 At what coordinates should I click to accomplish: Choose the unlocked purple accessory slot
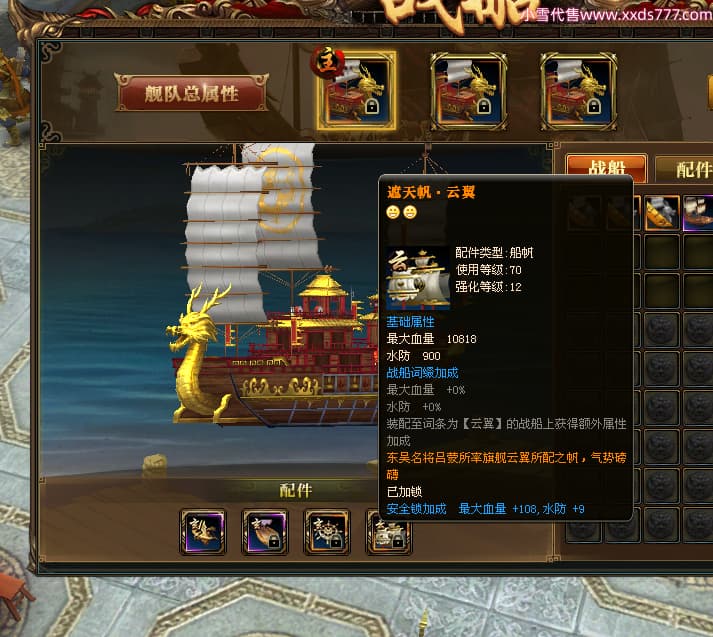click(203, 531)
